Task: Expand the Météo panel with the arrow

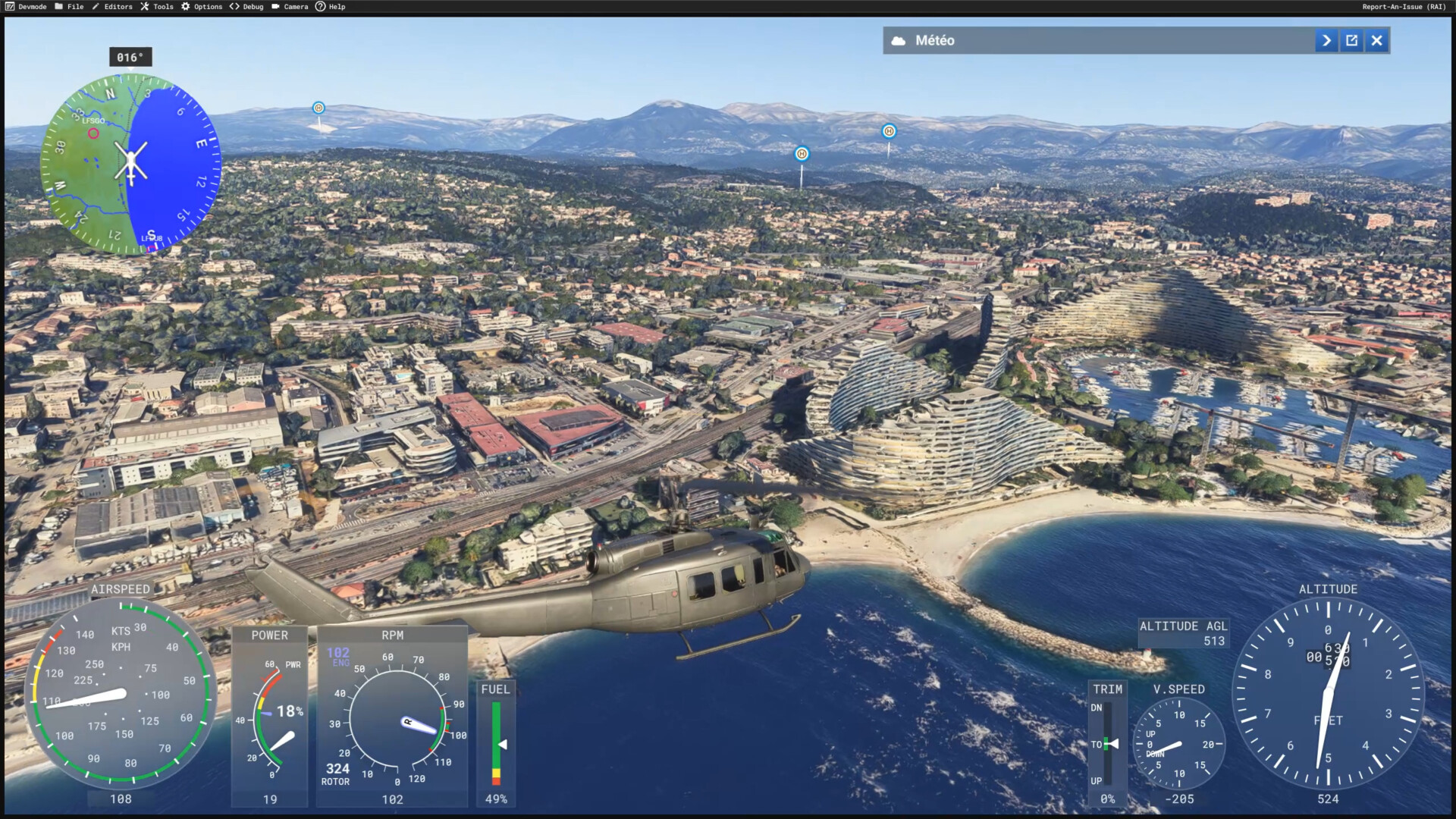Action: (x=1326, y=41)
